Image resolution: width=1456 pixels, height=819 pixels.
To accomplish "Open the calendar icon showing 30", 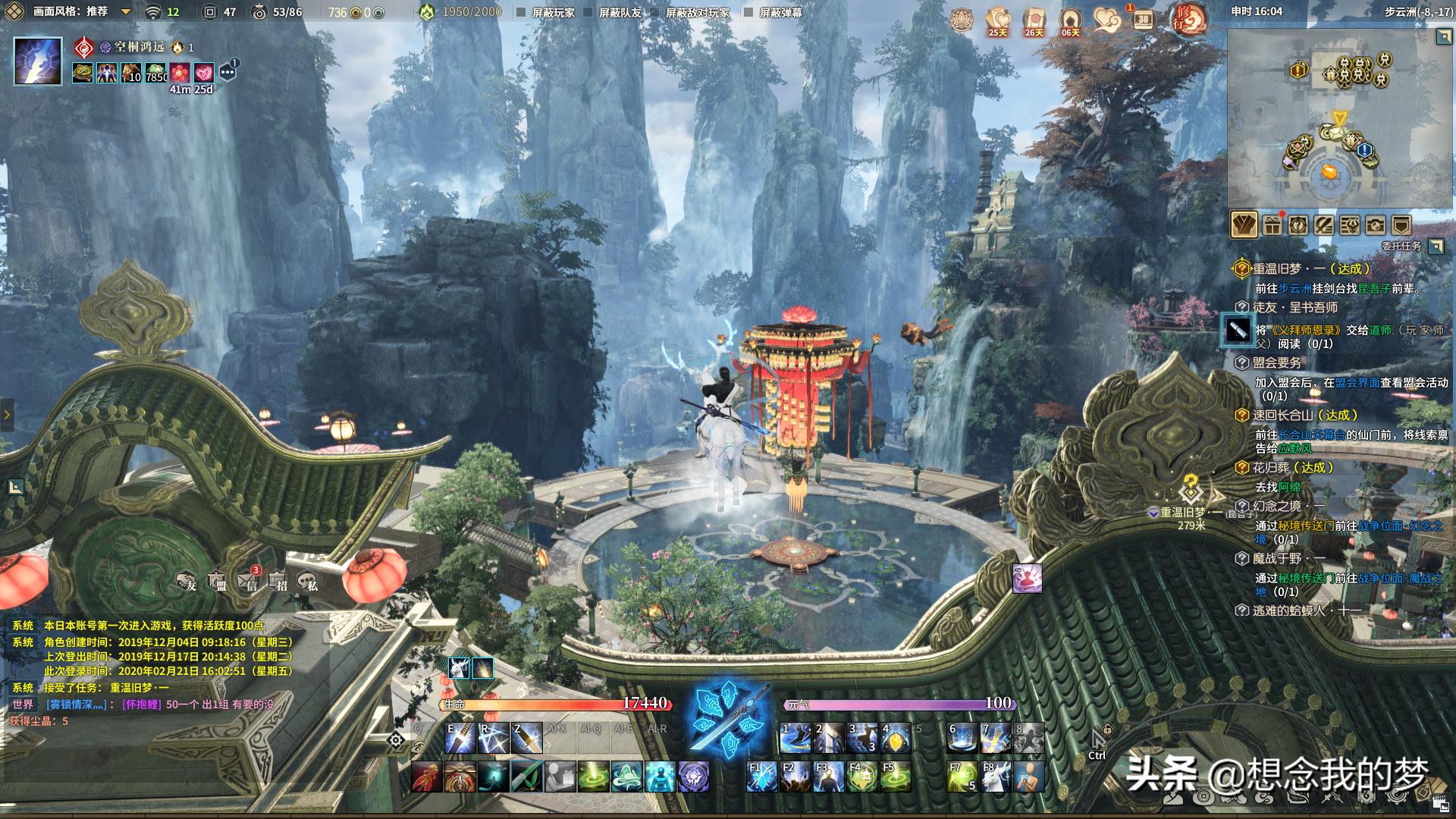I will 1143,20.
